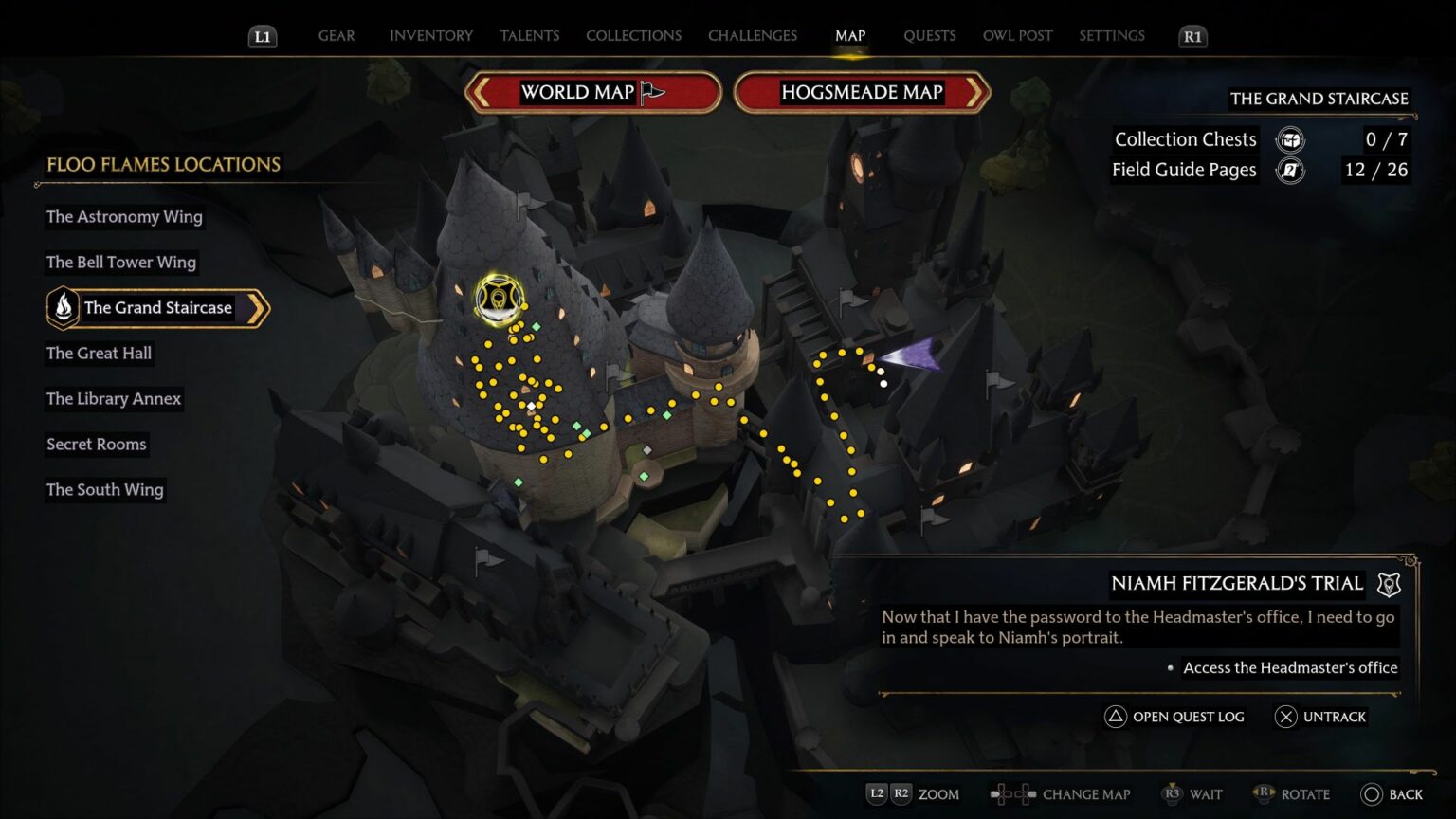Click the flame icon next to The Grand Staircase
The height and width of the screenshot is (819, 1456).
coord(63,308)
